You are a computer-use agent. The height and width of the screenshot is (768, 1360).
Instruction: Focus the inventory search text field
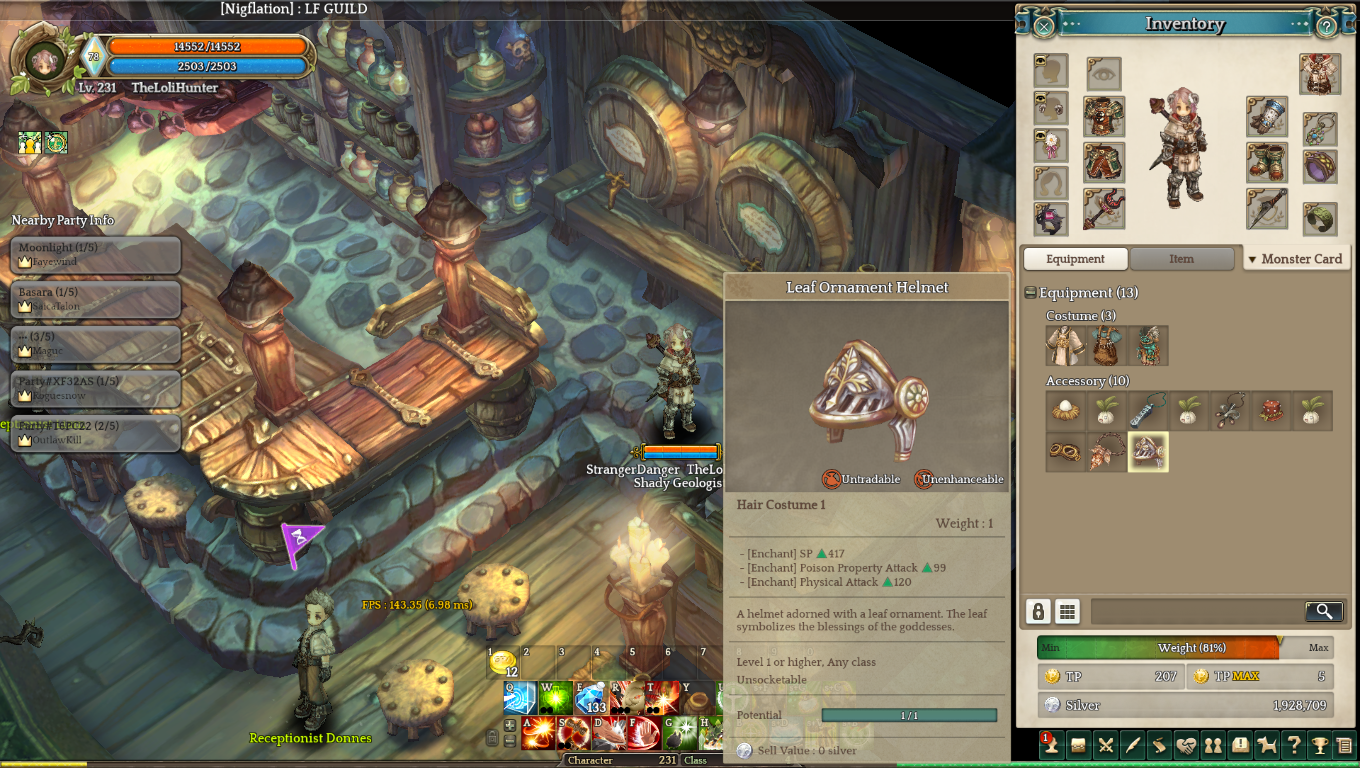1196,611
